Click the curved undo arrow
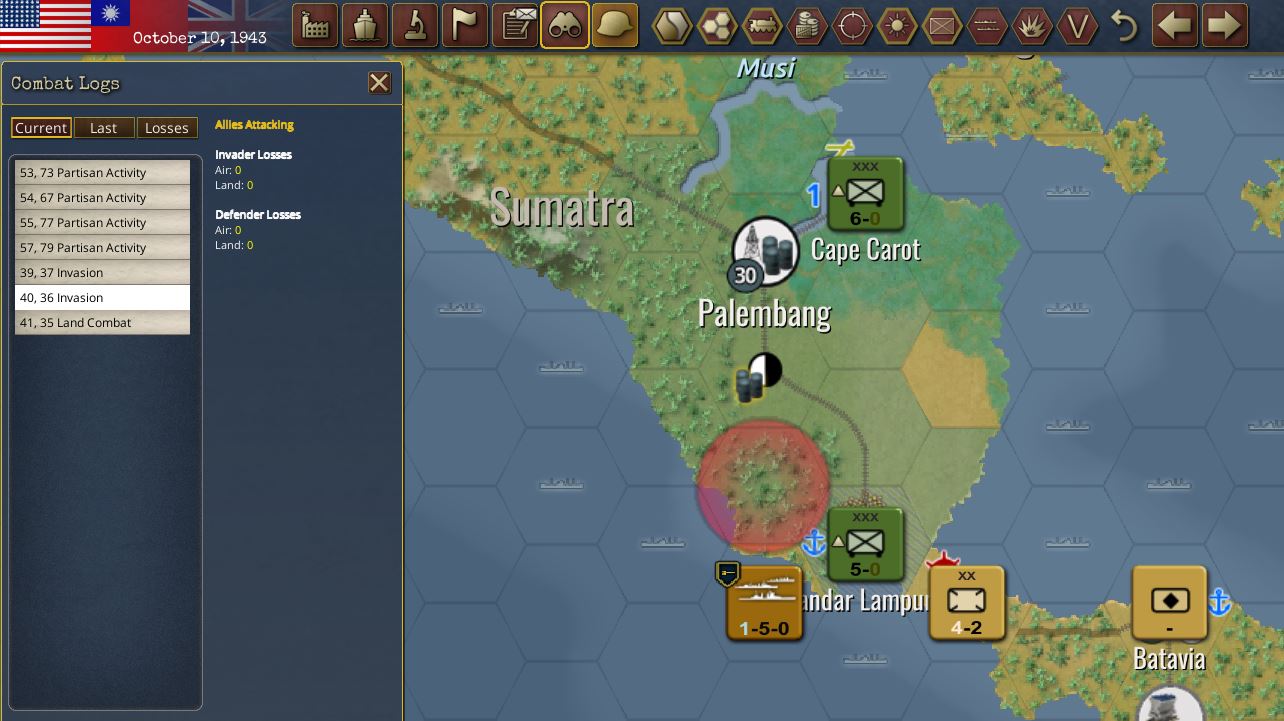1284x721 pixels. [1125, 26]
